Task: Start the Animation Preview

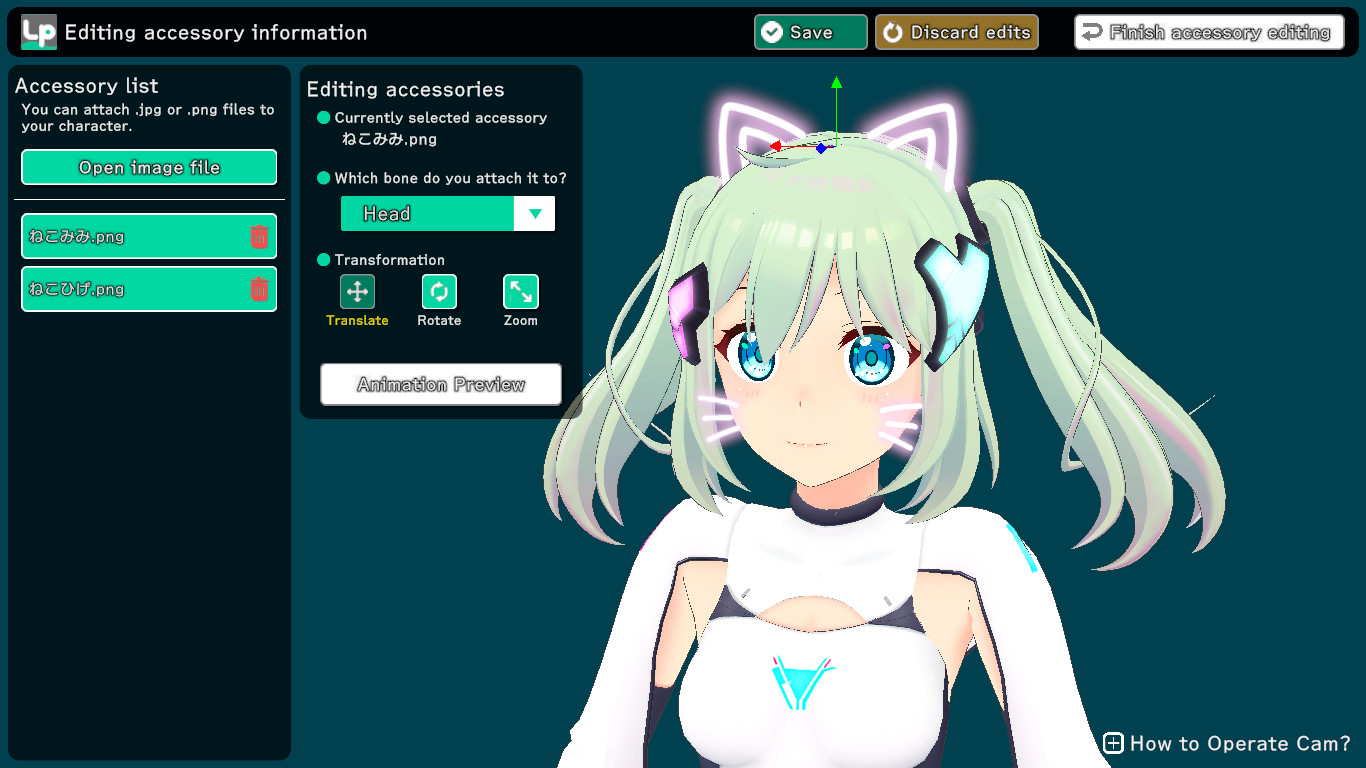Action: [x=440, y=384]
